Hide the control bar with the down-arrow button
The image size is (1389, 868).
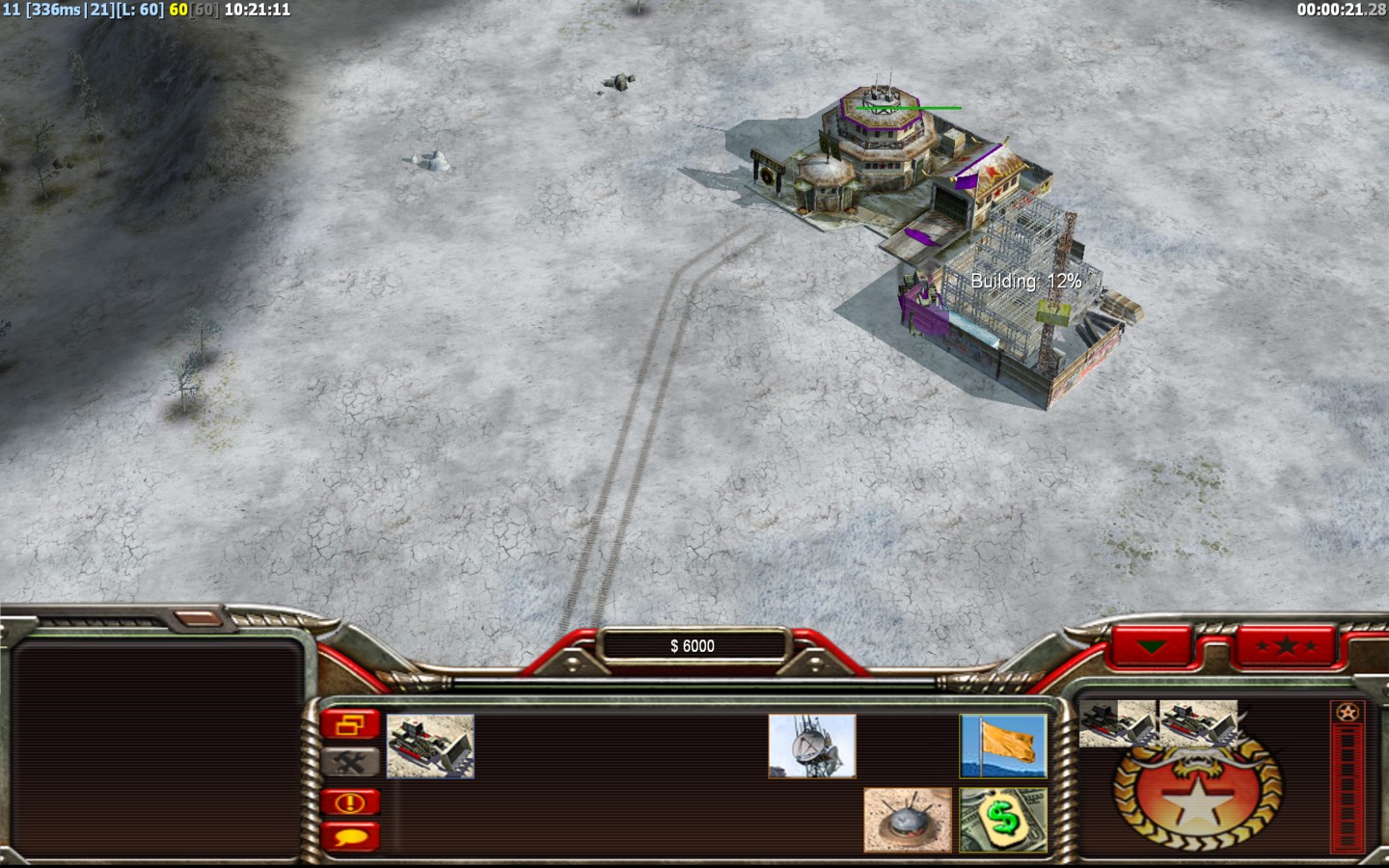coord(1152,646)
